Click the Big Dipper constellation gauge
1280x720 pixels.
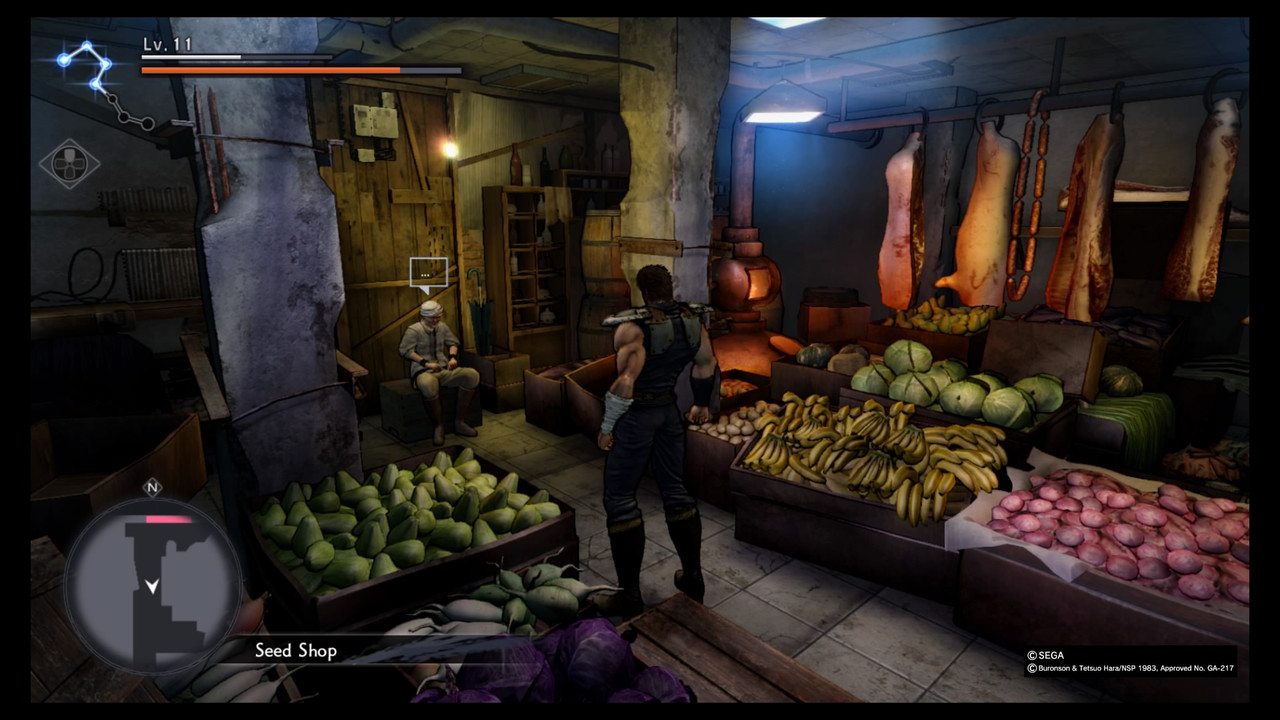102,83
